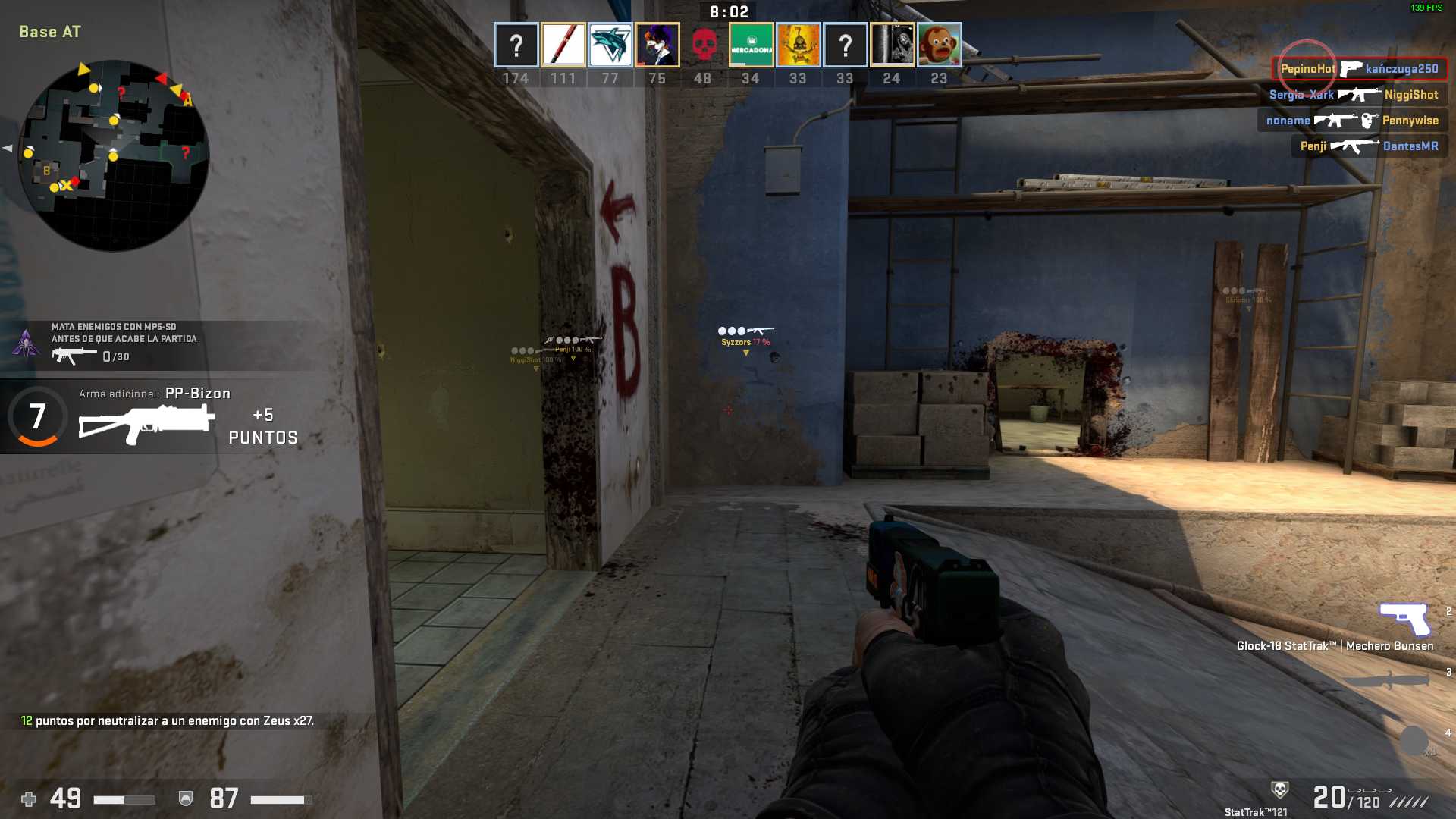Click the PP-Bizon bonus weapon panel

point(152,417)
